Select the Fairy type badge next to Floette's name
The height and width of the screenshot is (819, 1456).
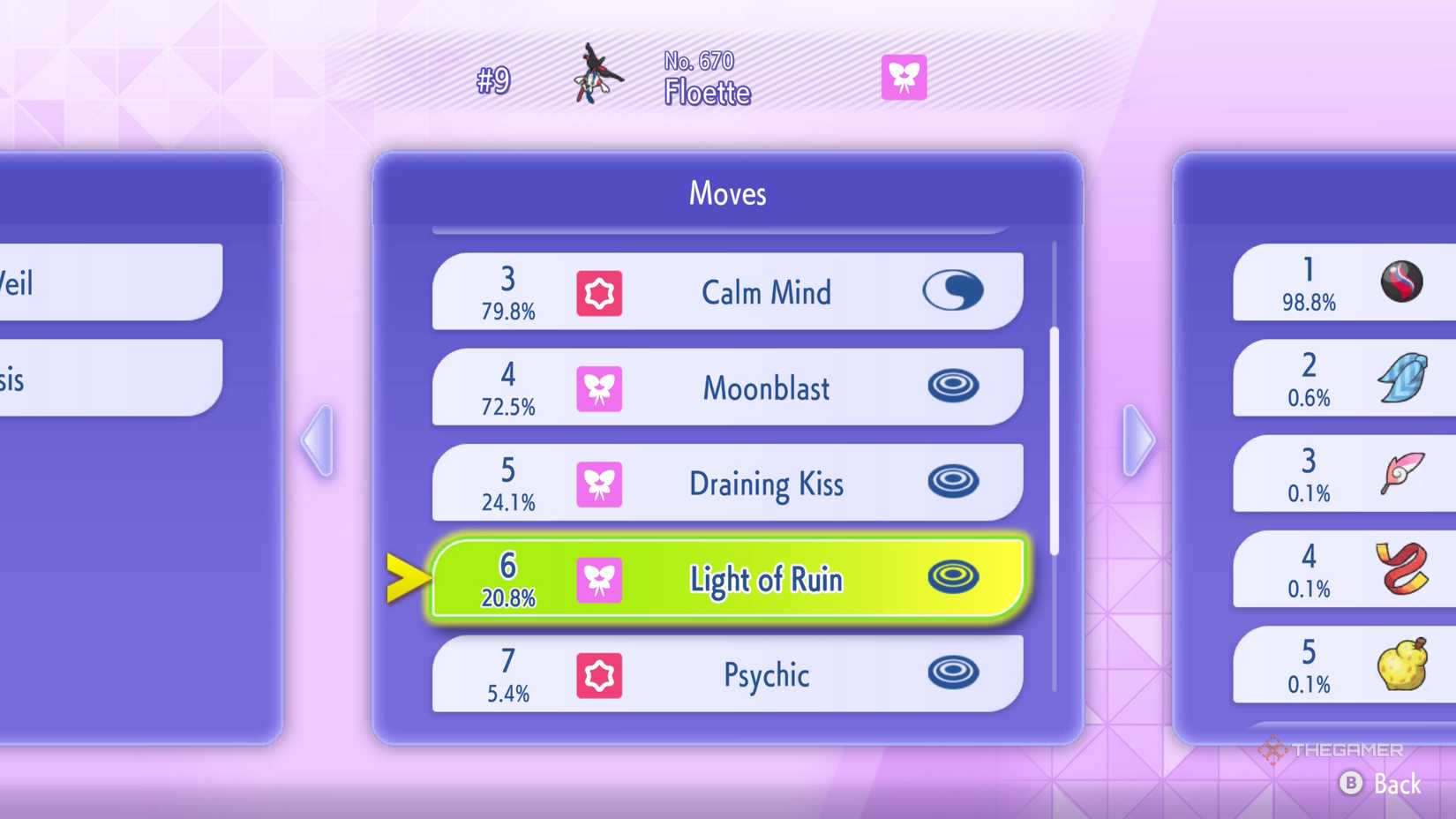904,78
